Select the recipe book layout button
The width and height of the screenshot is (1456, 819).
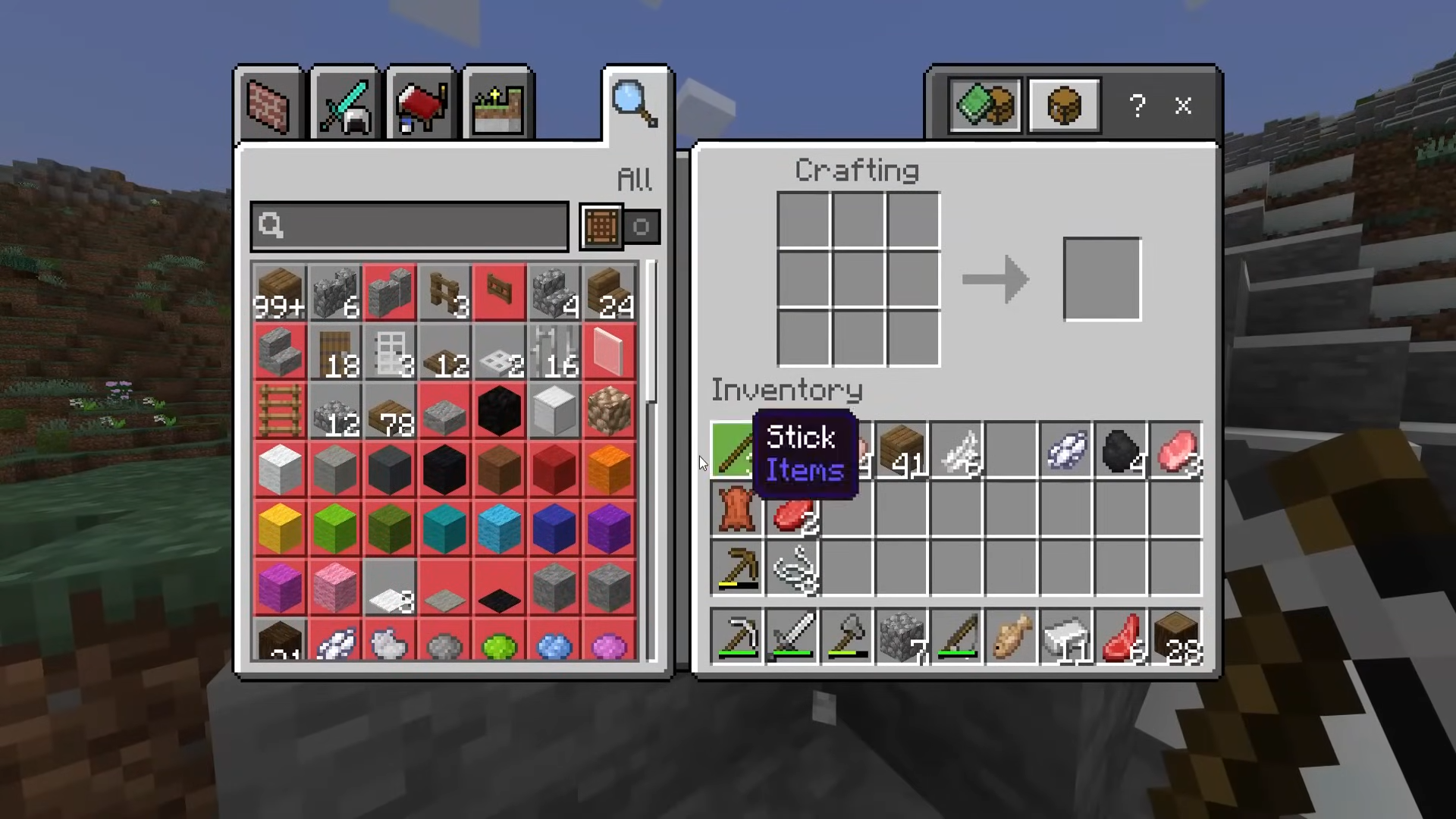pyautogui.click(x=985, y=105)
